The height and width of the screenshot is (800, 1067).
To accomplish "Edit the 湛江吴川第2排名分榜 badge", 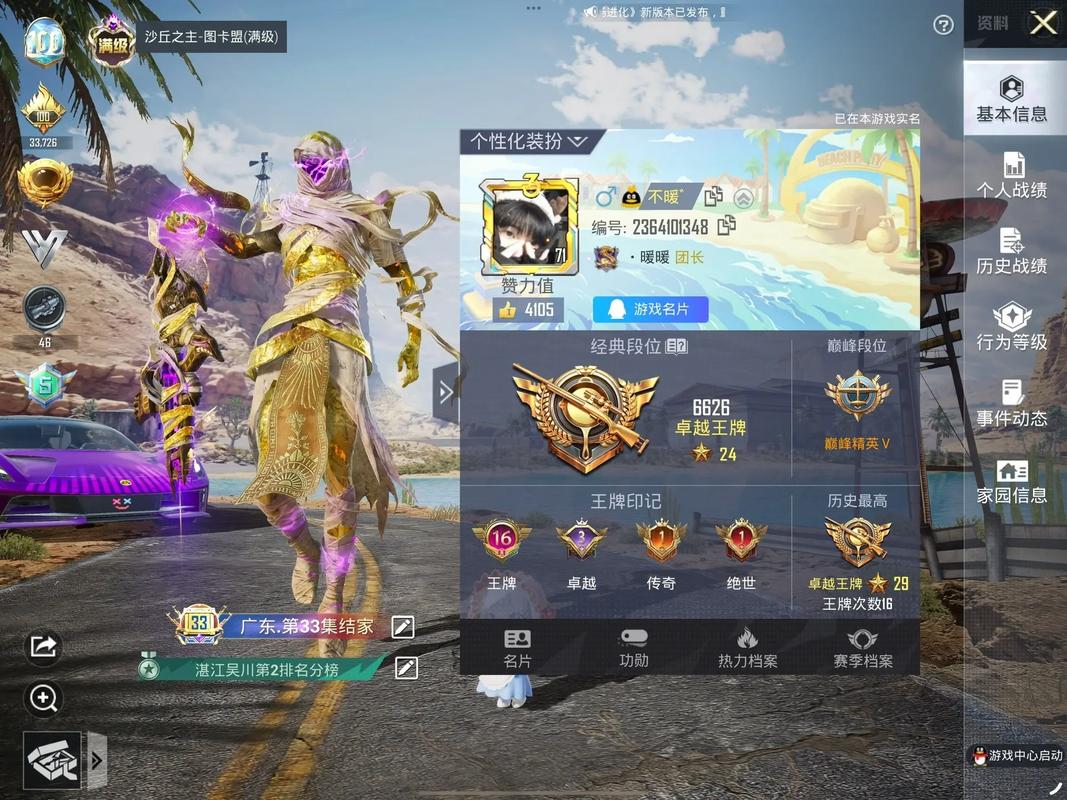I will [406, 668].
